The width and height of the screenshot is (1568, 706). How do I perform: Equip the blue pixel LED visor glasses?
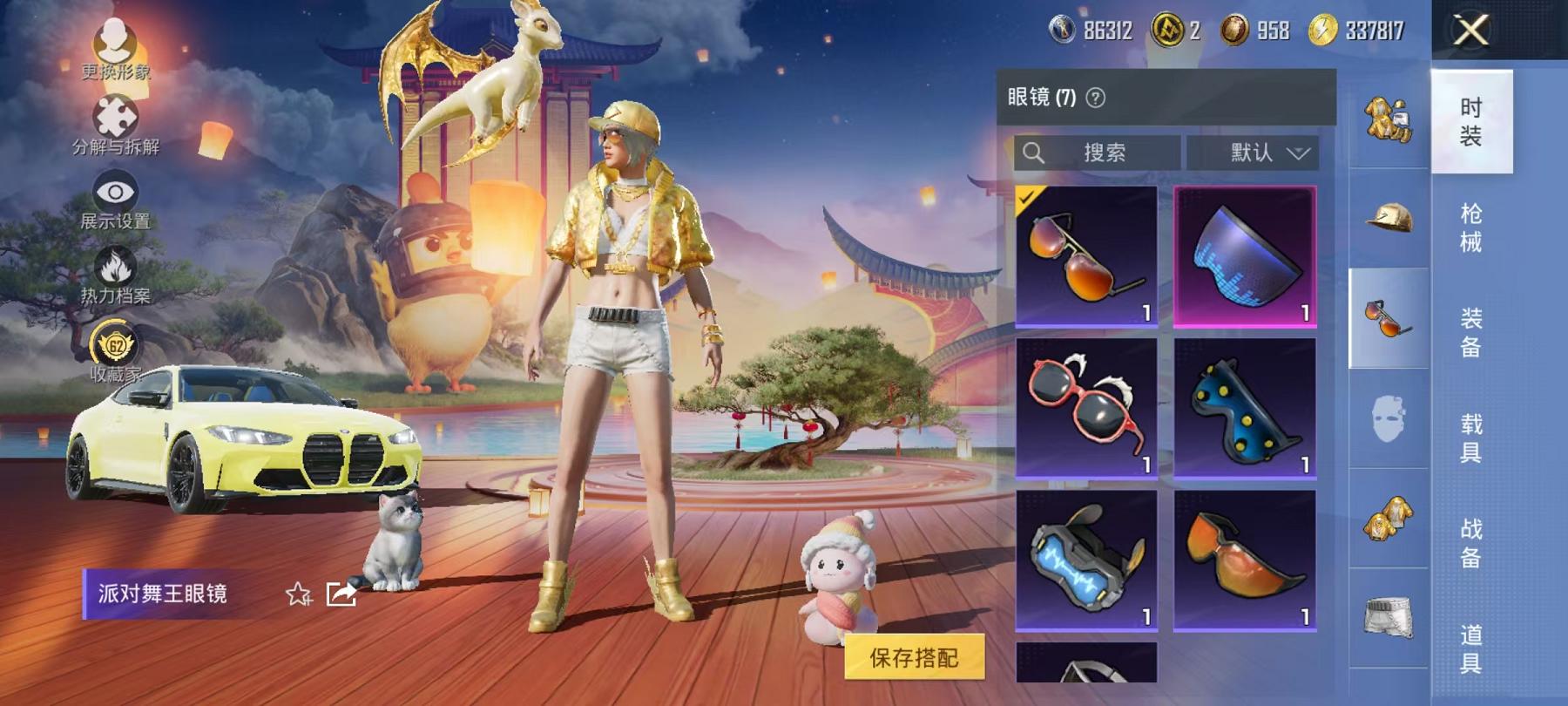point(1247,256)
